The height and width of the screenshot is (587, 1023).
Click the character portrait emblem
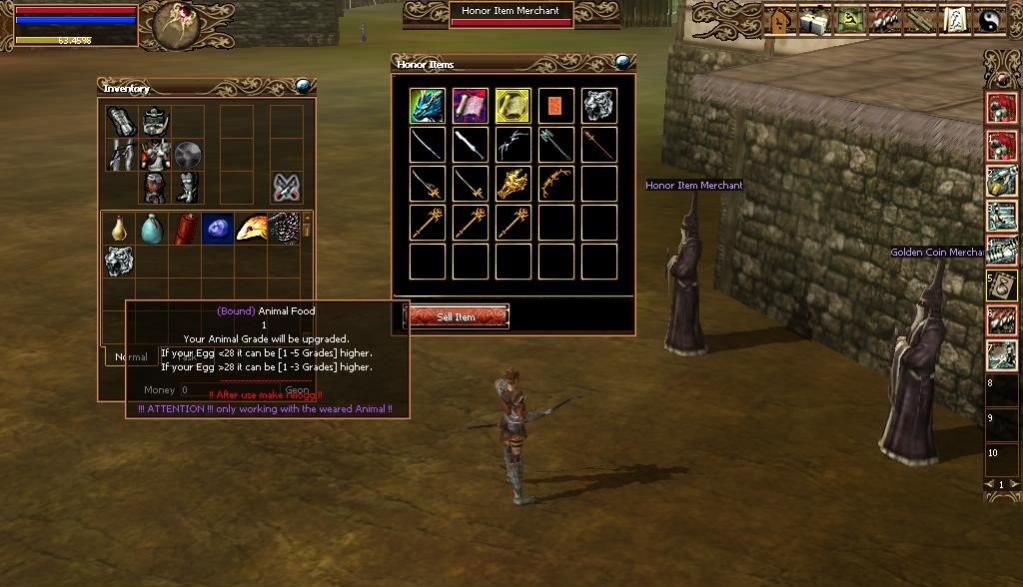click(177, 24)
